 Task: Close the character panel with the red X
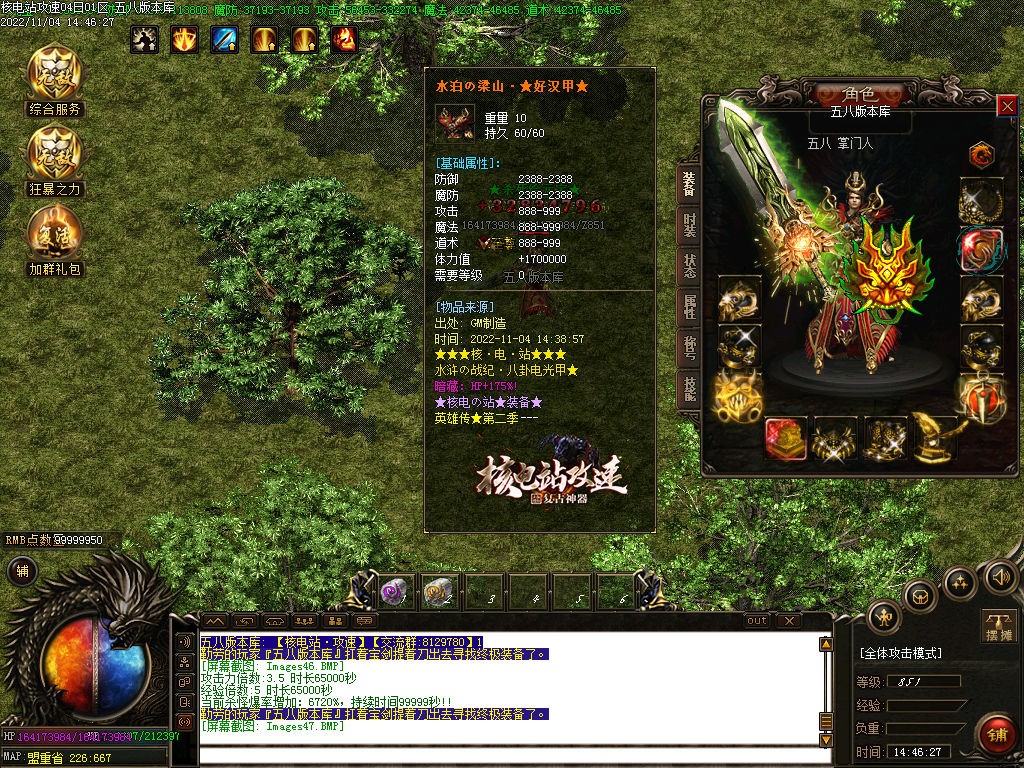pos(1007,104)
